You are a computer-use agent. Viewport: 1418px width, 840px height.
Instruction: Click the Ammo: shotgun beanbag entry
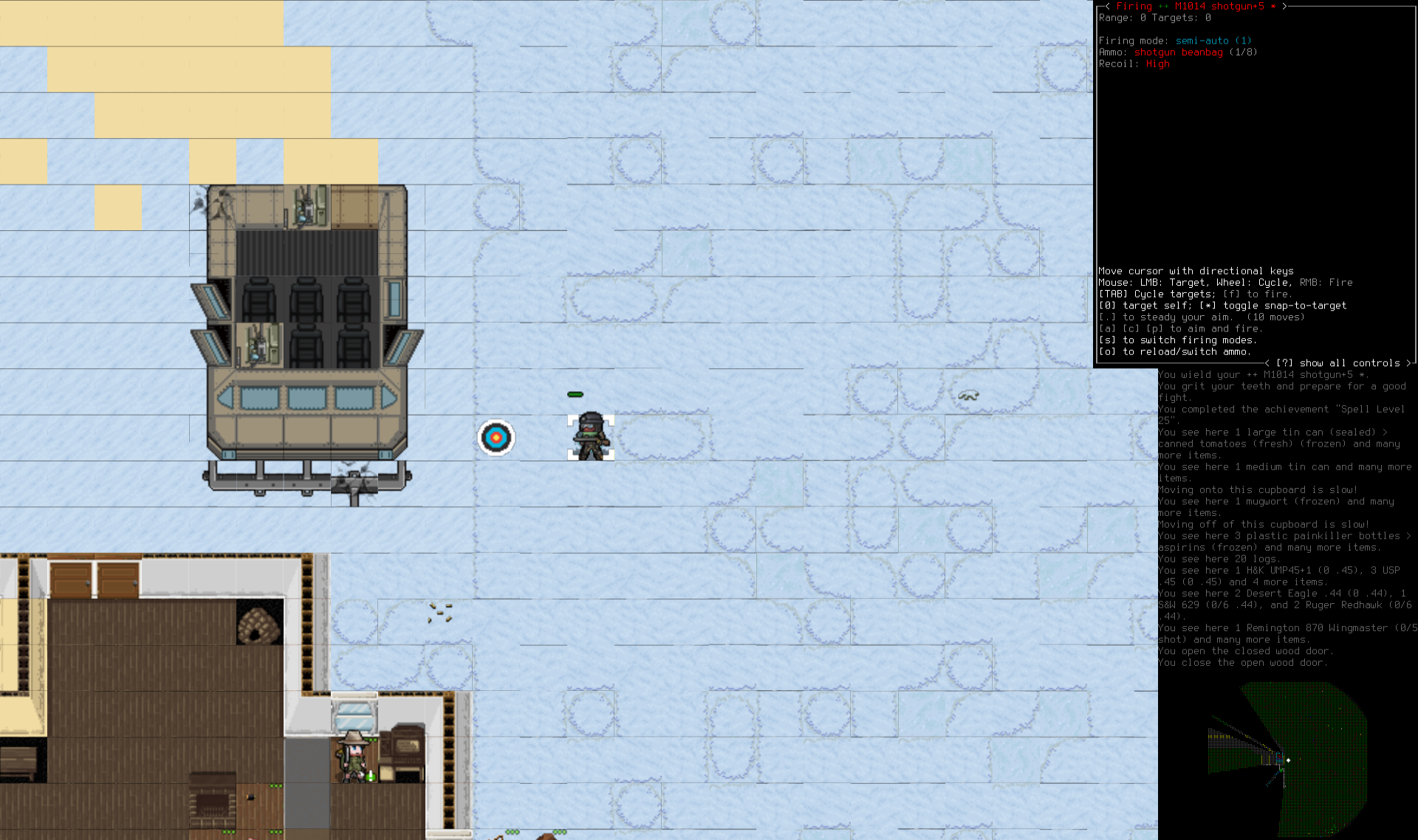[1179, 52]
